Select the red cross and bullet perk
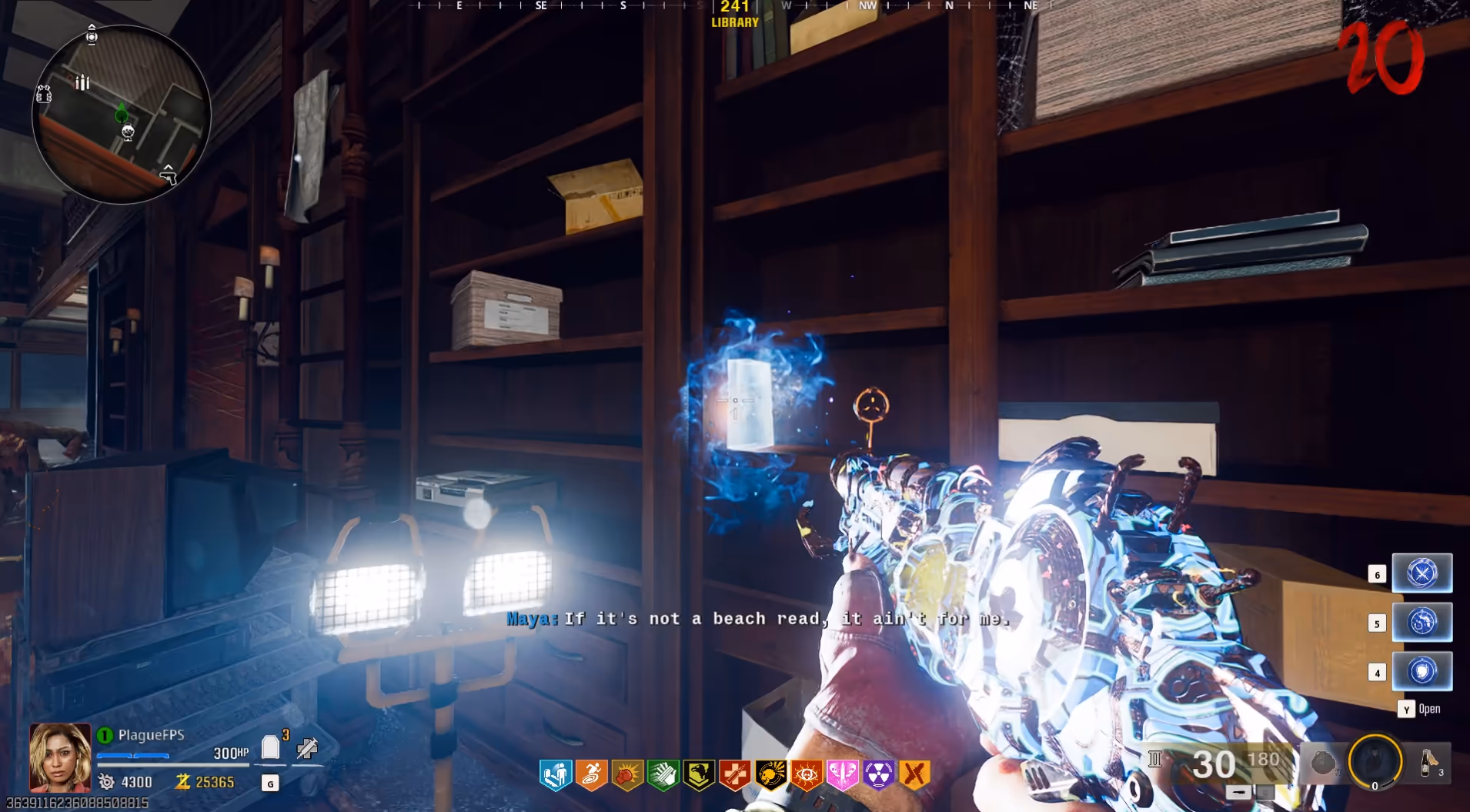1470x812 pixels. tap(735, 775)
